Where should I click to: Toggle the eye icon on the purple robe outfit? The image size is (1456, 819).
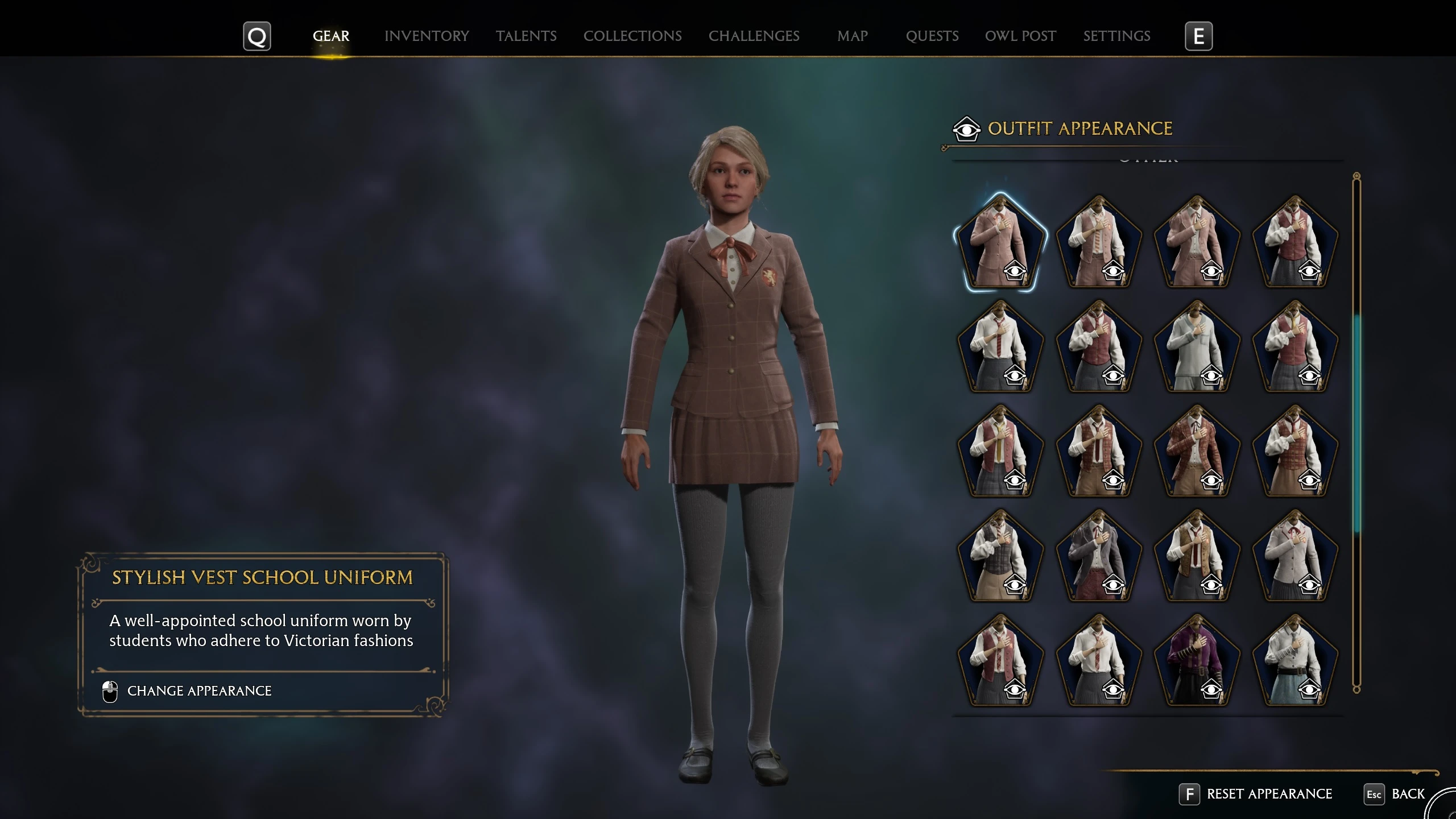pos(1212,691)
